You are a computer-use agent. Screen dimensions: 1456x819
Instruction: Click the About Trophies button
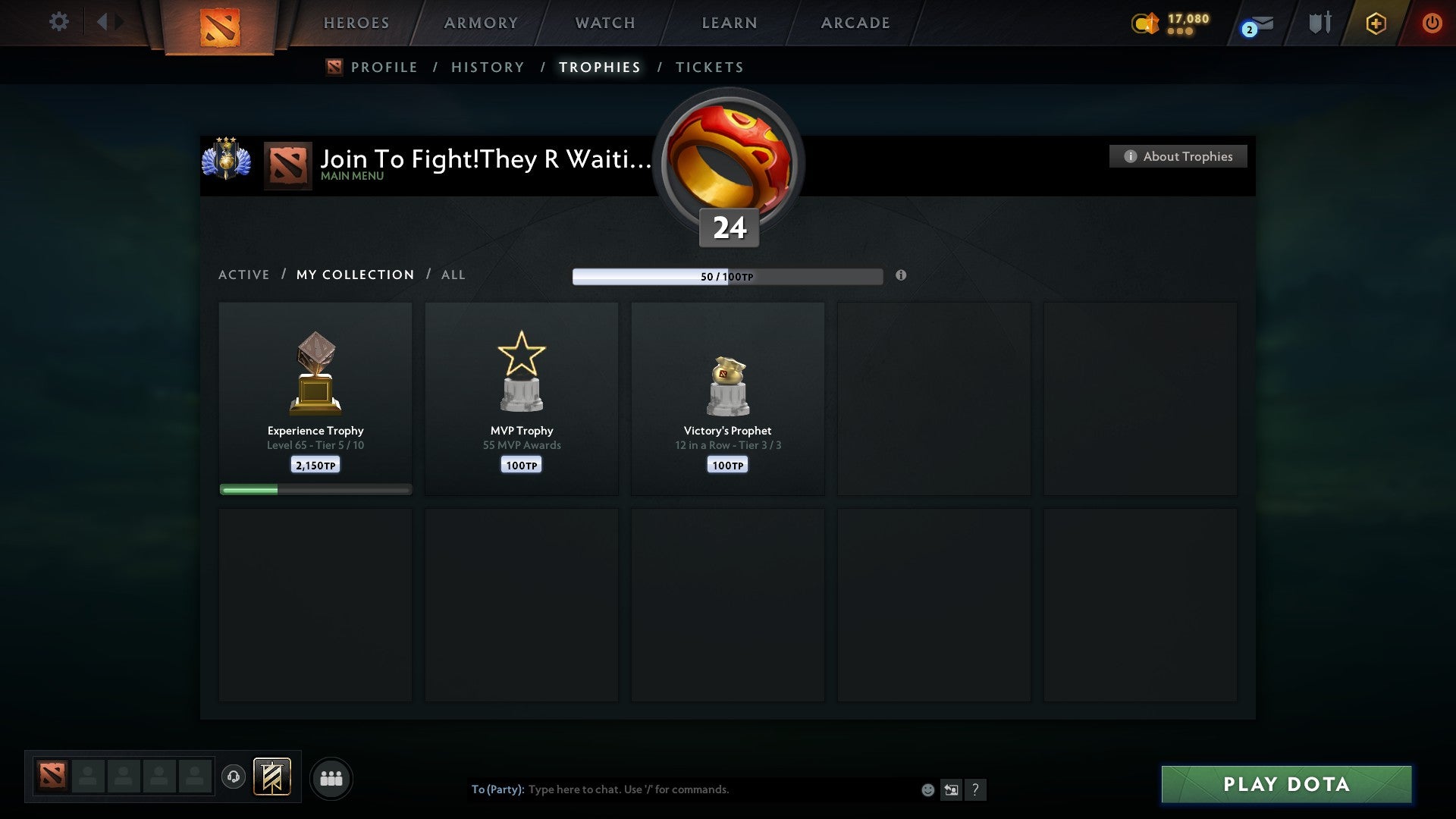1178,156
